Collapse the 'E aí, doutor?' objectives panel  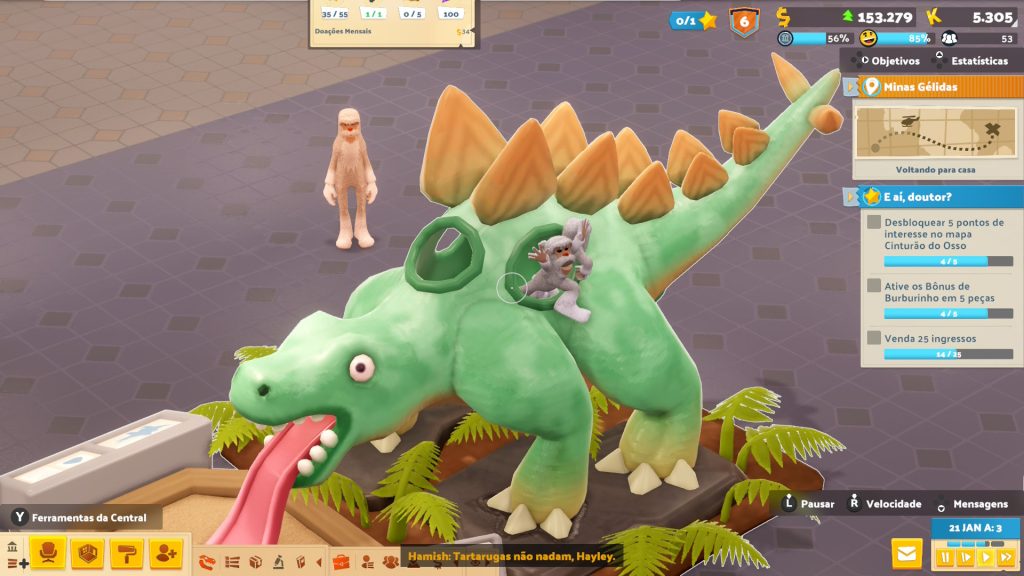pos(851,196)
